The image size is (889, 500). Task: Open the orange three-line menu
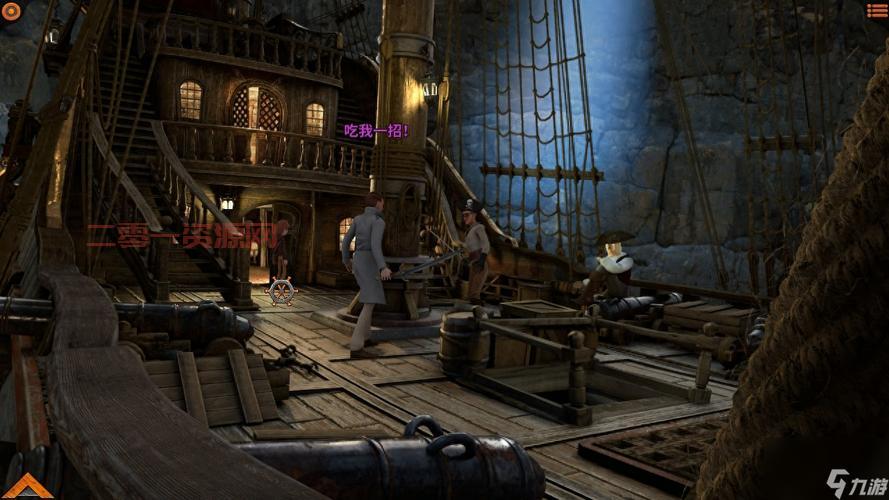tap(877, 9)
